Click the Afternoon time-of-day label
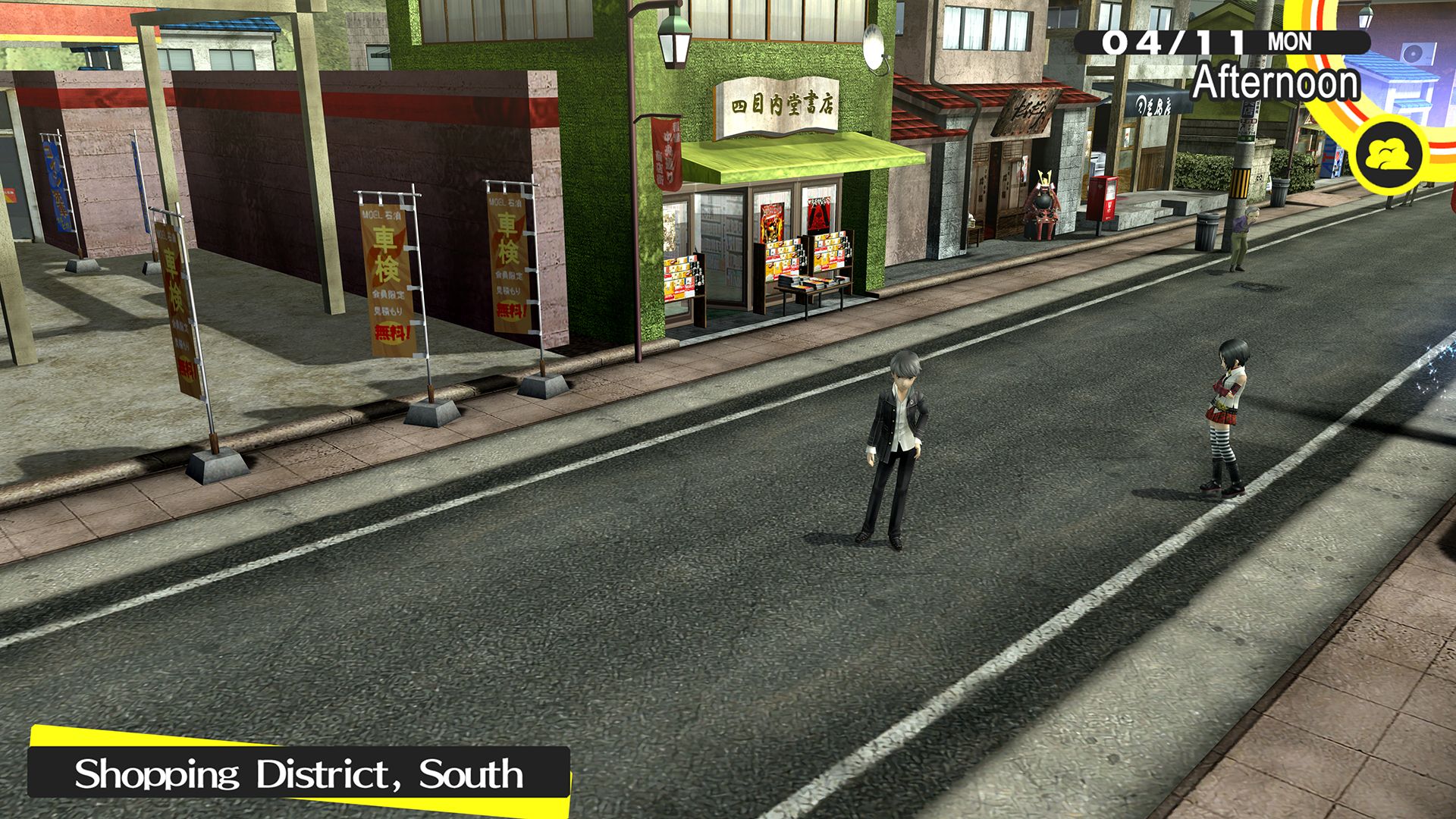This screenshot has width=1456, height=819. tap(1276, 83)
